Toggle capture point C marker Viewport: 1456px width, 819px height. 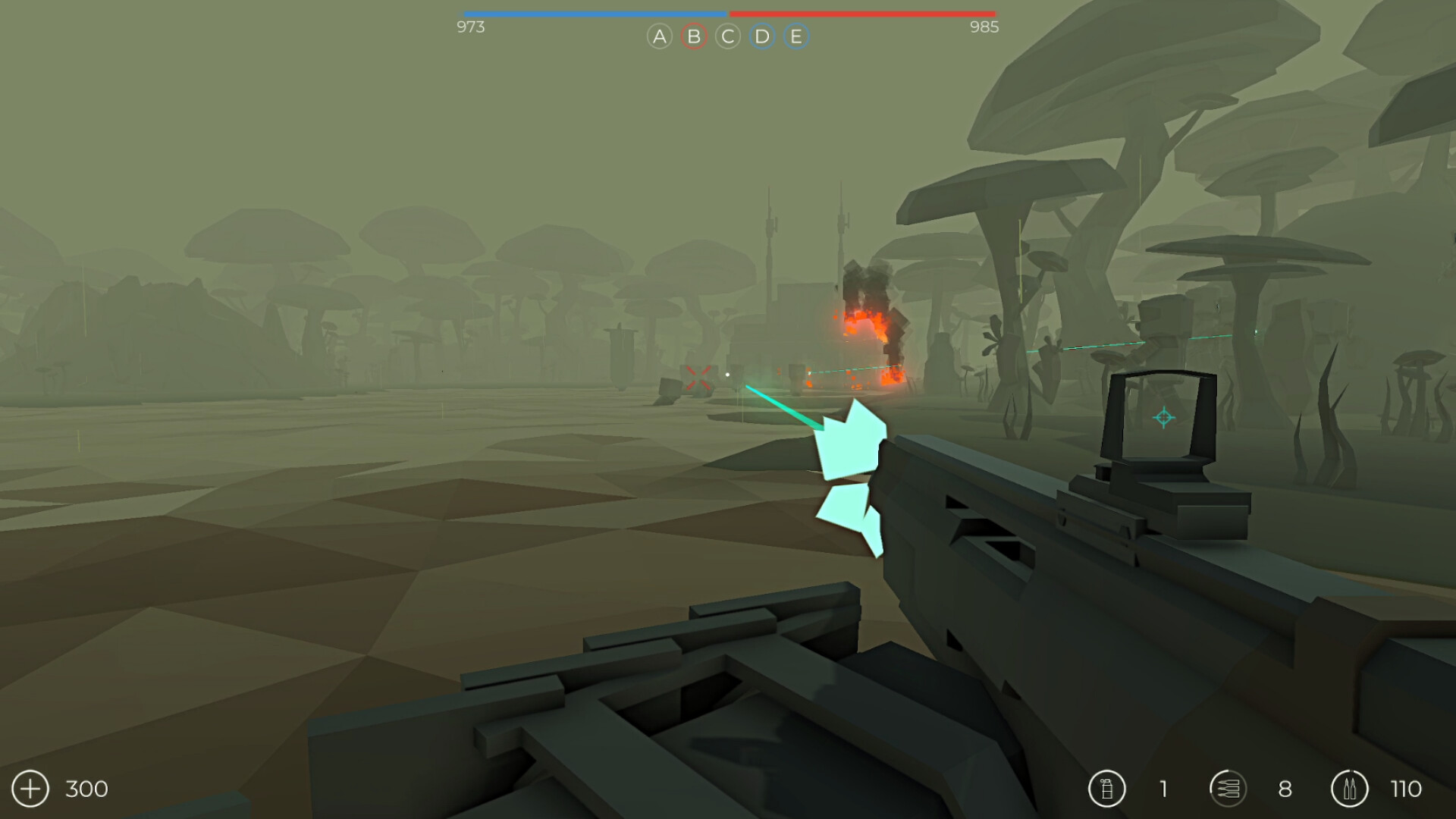pyautogui.click(x=726, y=36)
